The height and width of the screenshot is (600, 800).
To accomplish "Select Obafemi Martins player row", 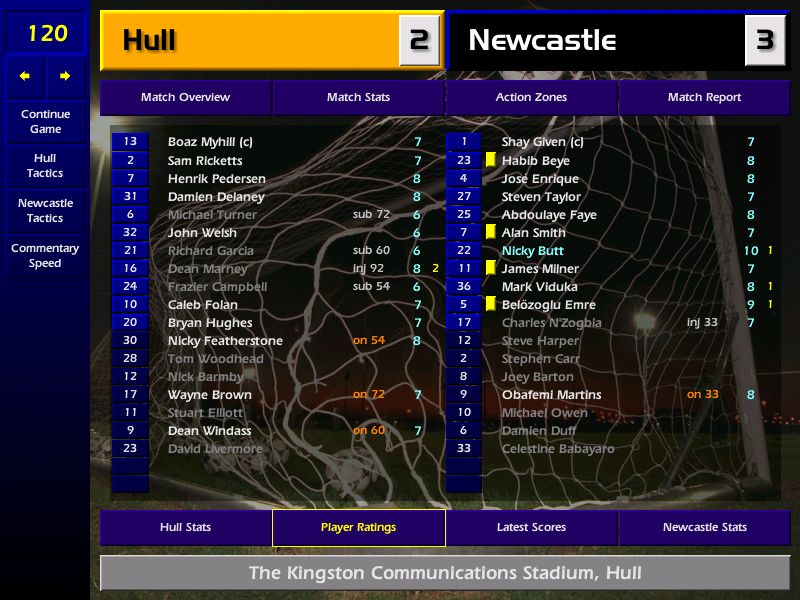I will point(551,395).
